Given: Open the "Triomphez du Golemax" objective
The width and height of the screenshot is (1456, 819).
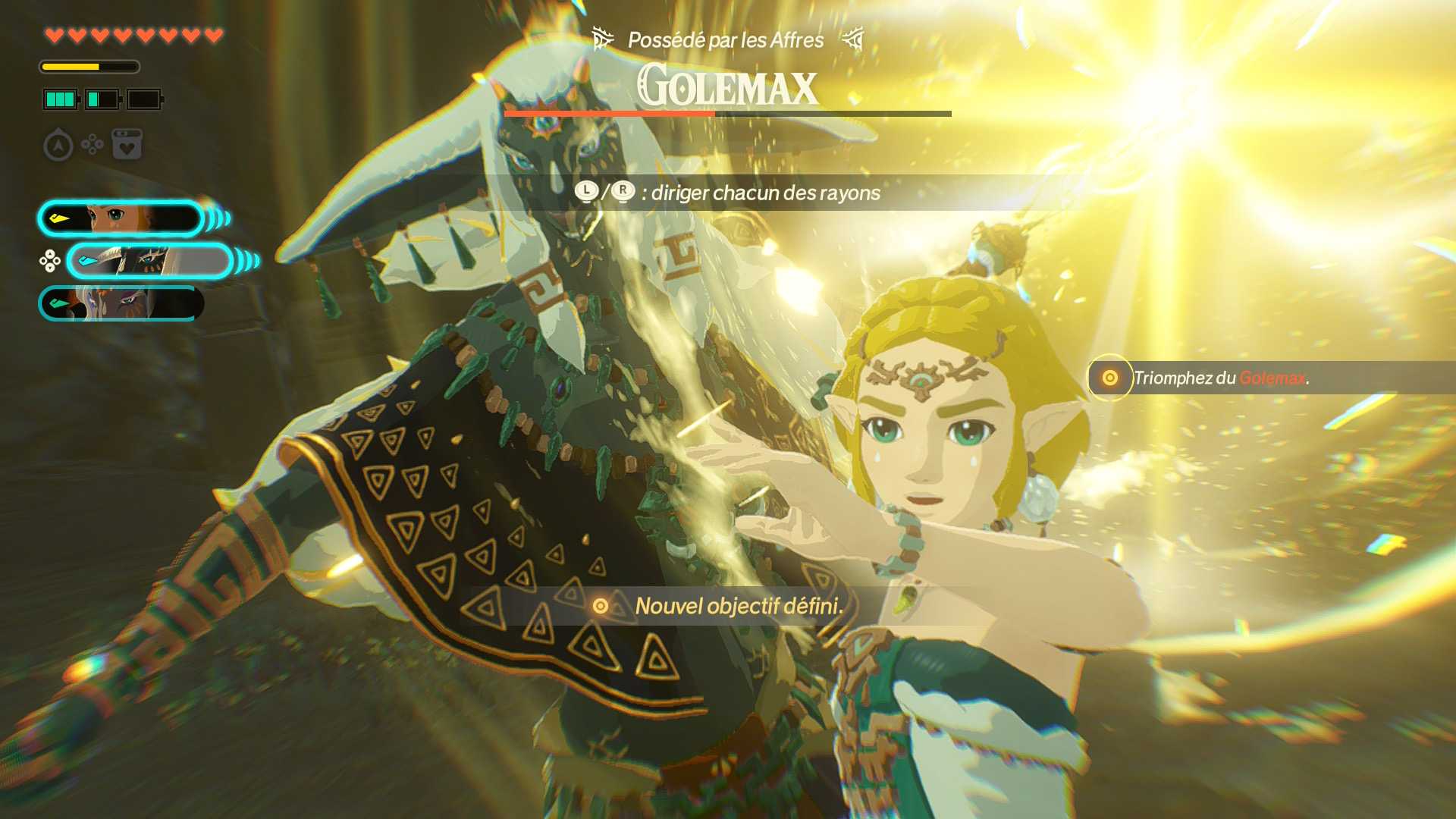Looking at the screenshot, I should coord(1220,378).
